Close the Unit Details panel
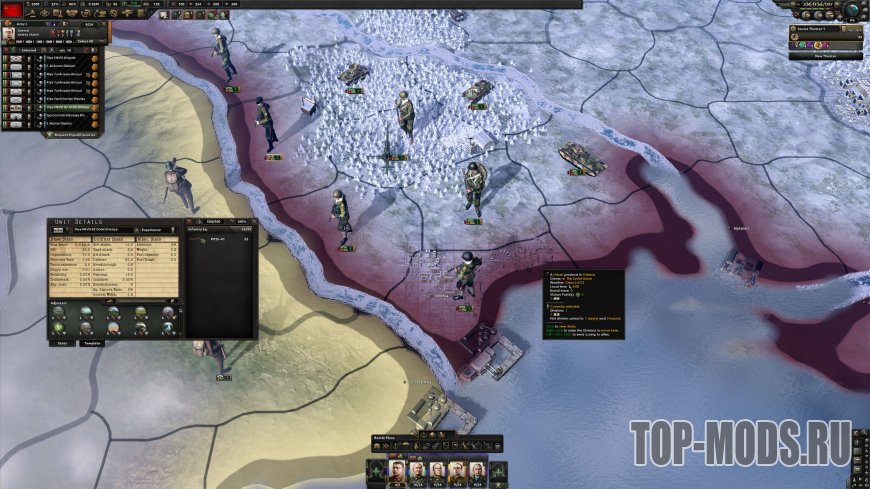The image size is (870, 489). [253, 220]
